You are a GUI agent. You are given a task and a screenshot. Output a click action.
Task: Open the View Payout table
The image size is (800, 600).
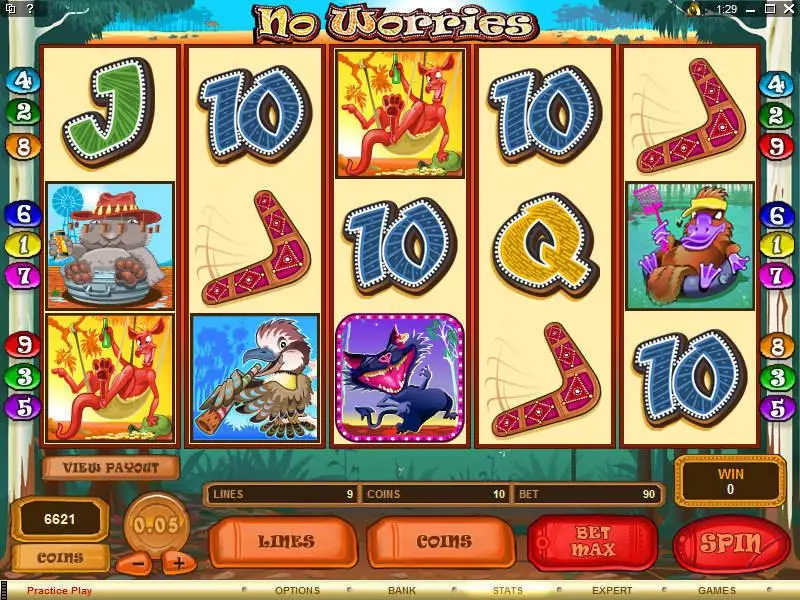pos(110,467)
